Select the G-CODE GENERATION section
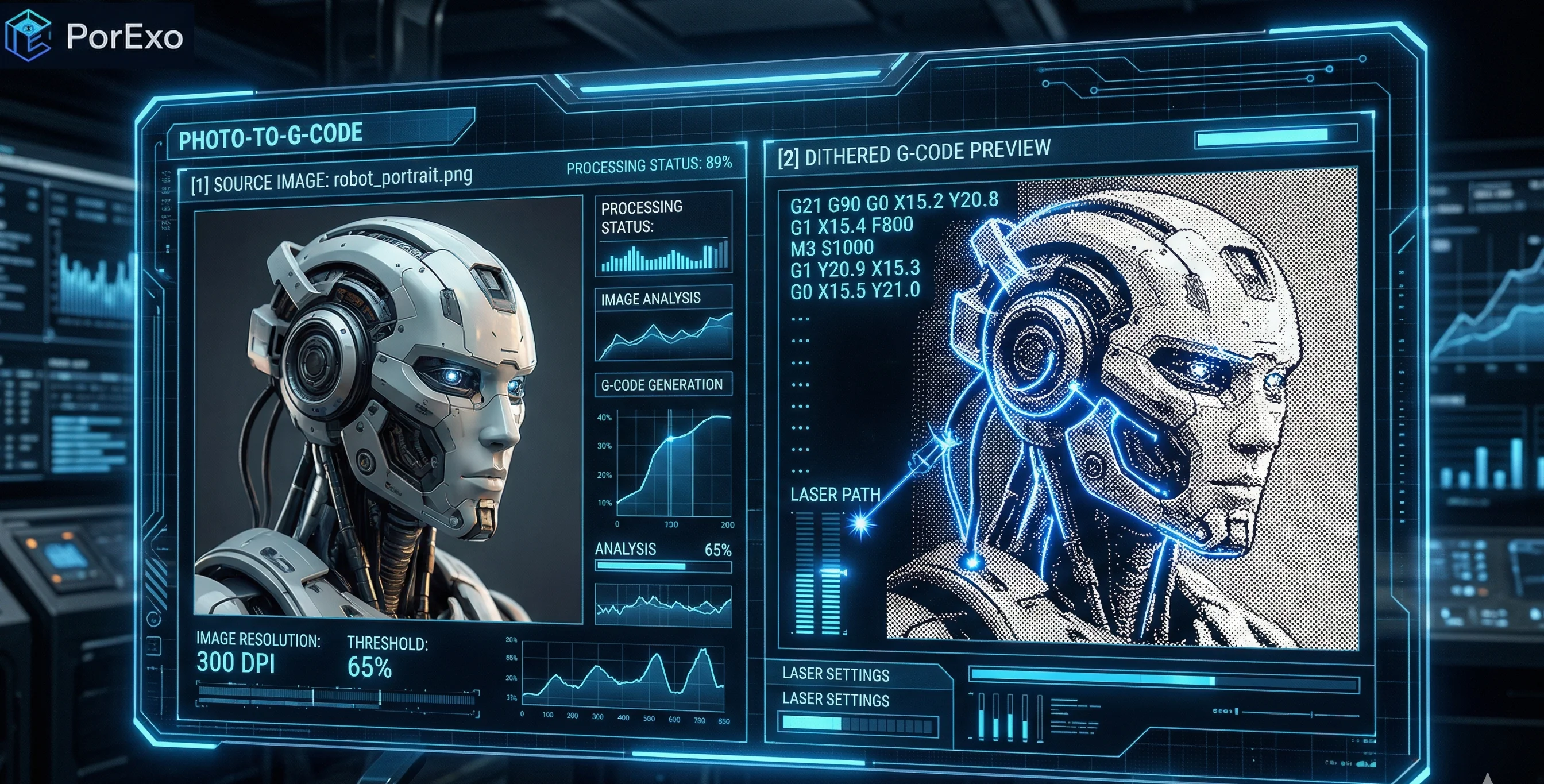 pos(662,385)
